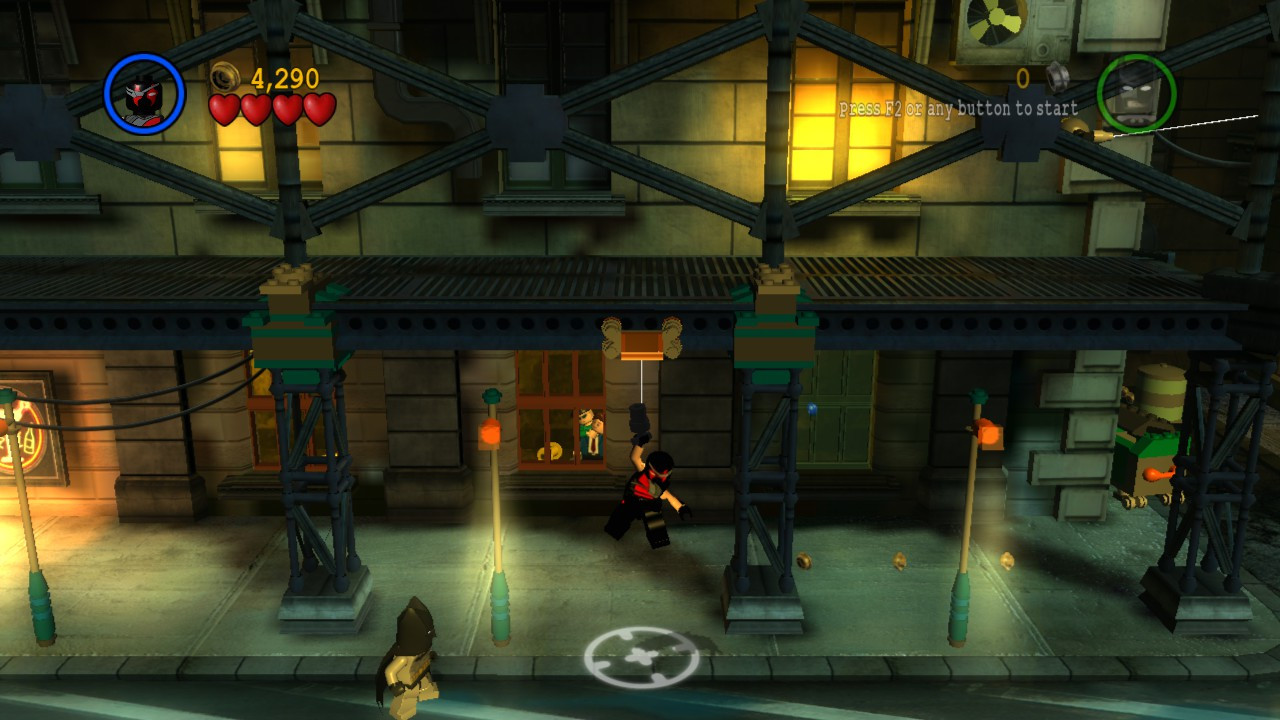Click the crosshair target reticle on street
Screen dimensions: 1280x720
click(640, 655)
